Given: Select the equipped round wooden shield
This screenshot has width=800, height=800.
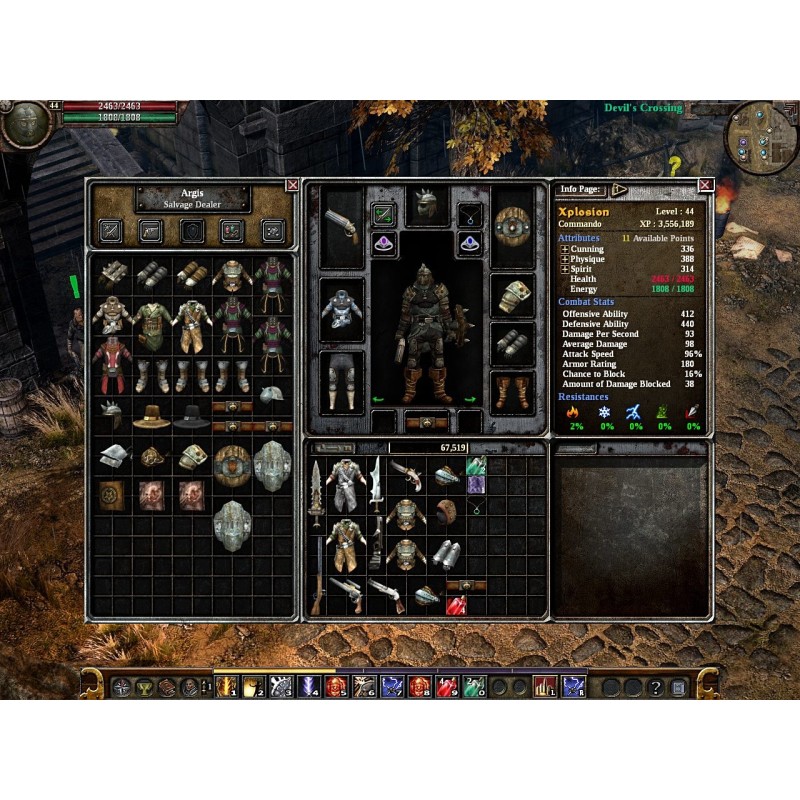Looking at the screenshot, I should tap(512, 228).
